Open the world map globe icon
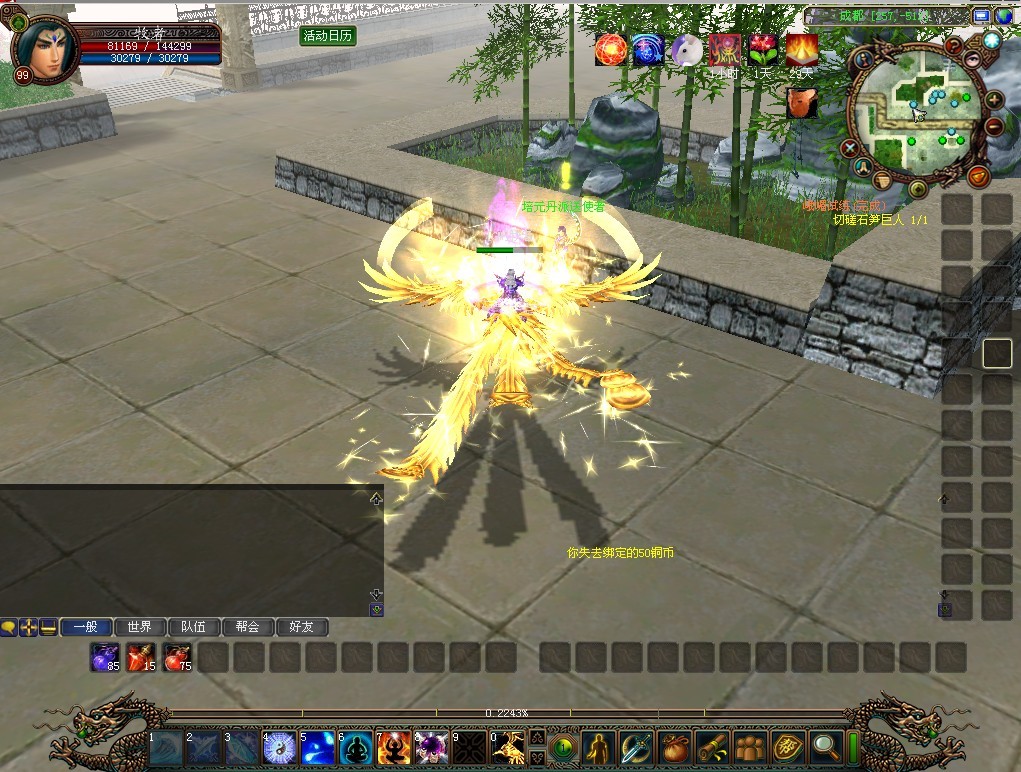The width and height of the screenshot is (1021, 772). 1004,16
